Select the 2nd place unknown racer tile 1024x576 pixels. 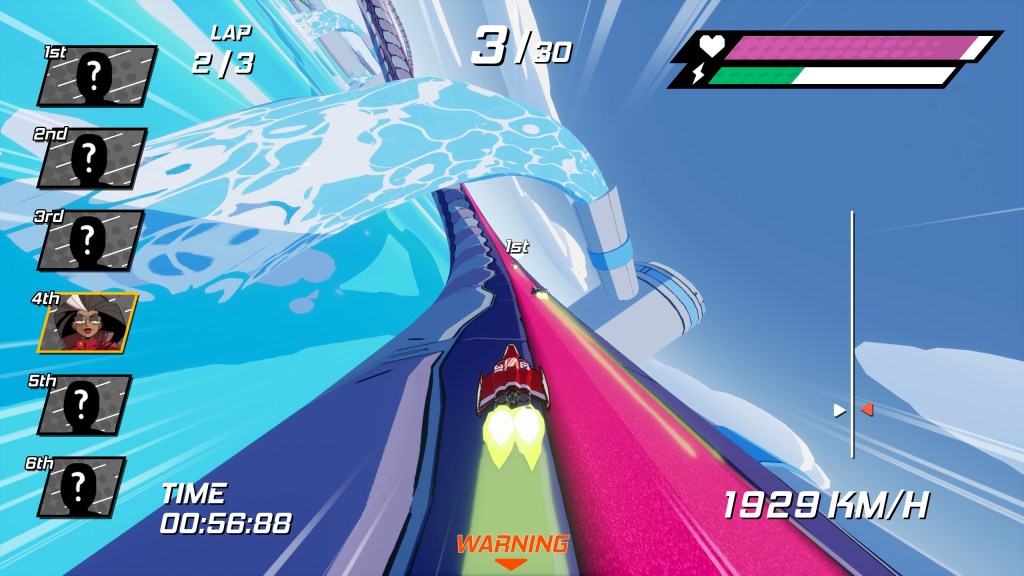pyautogui.click(x=92, y=158)
